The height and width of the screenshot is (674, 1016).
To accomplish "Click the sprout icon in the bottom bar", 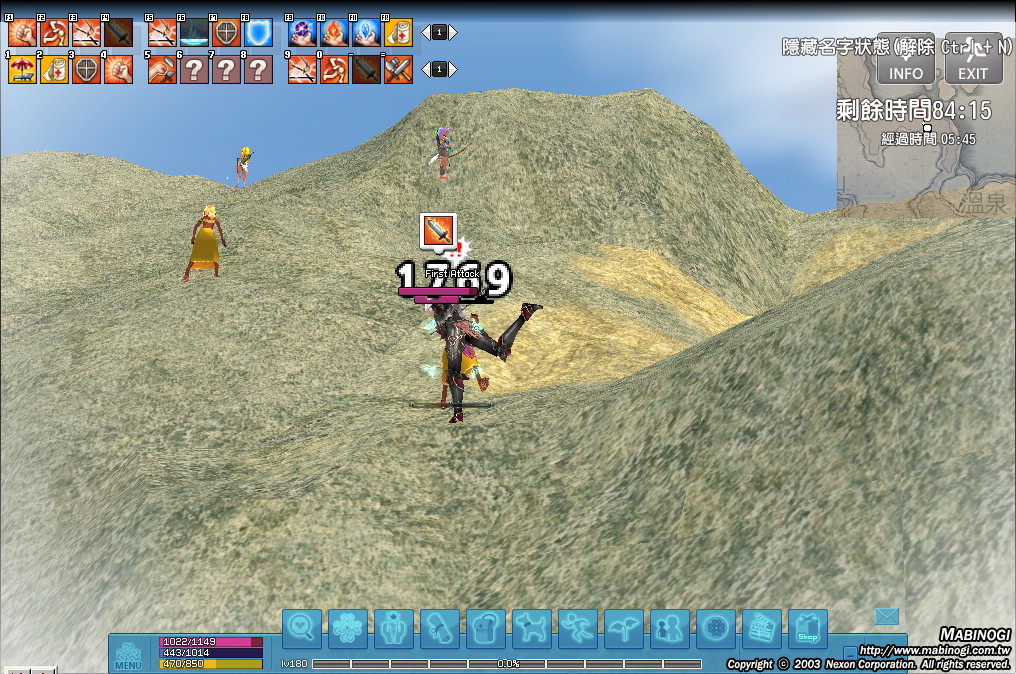I will [624, 629].
